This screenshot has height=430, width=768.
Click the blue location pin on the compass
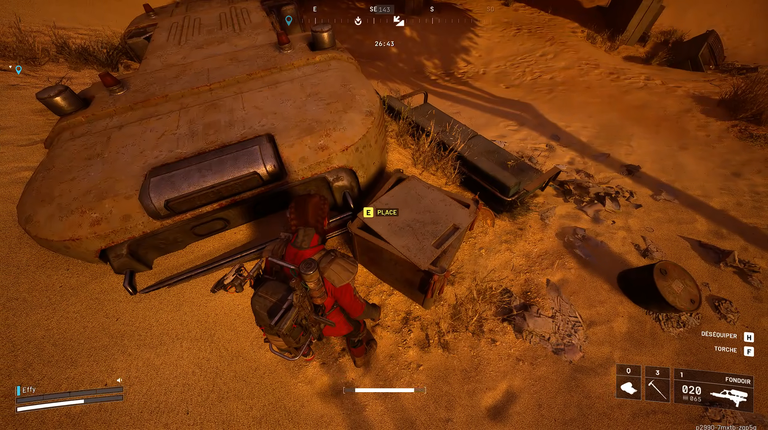click(x=289, y=20)
